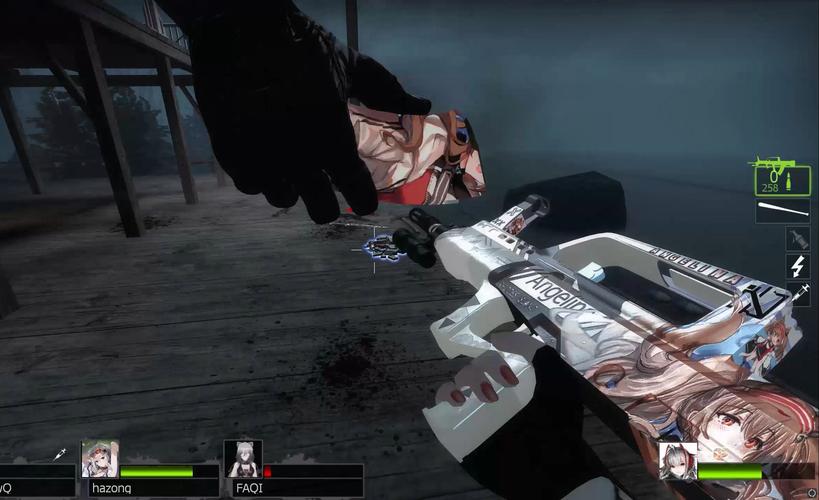Choose the molotov bottle throwable slot
The height and width of the screenshot is (500, 819).
797,239
